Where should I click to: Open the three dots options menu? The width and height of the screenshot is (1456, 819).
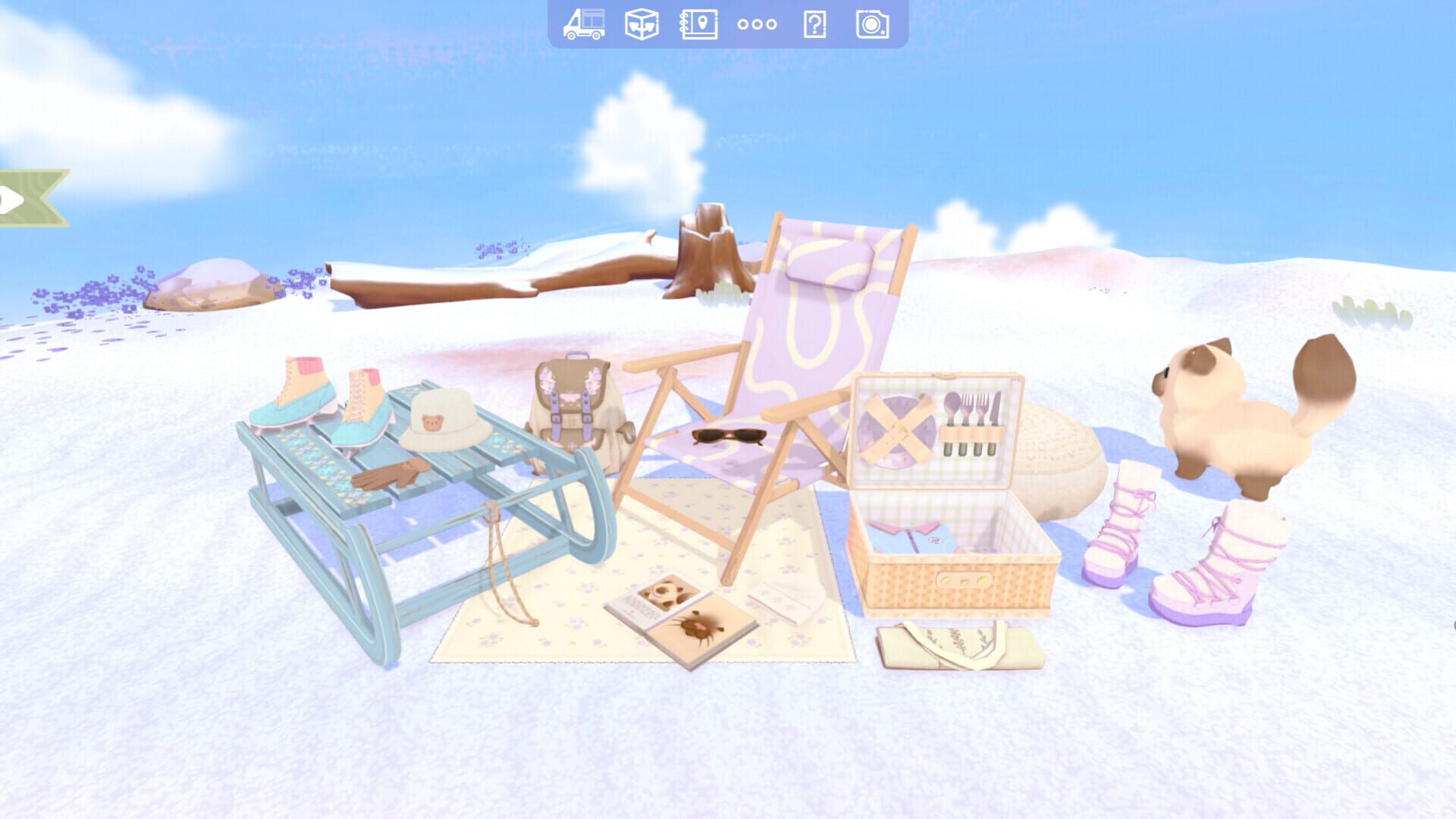click(x=755, y=24)
